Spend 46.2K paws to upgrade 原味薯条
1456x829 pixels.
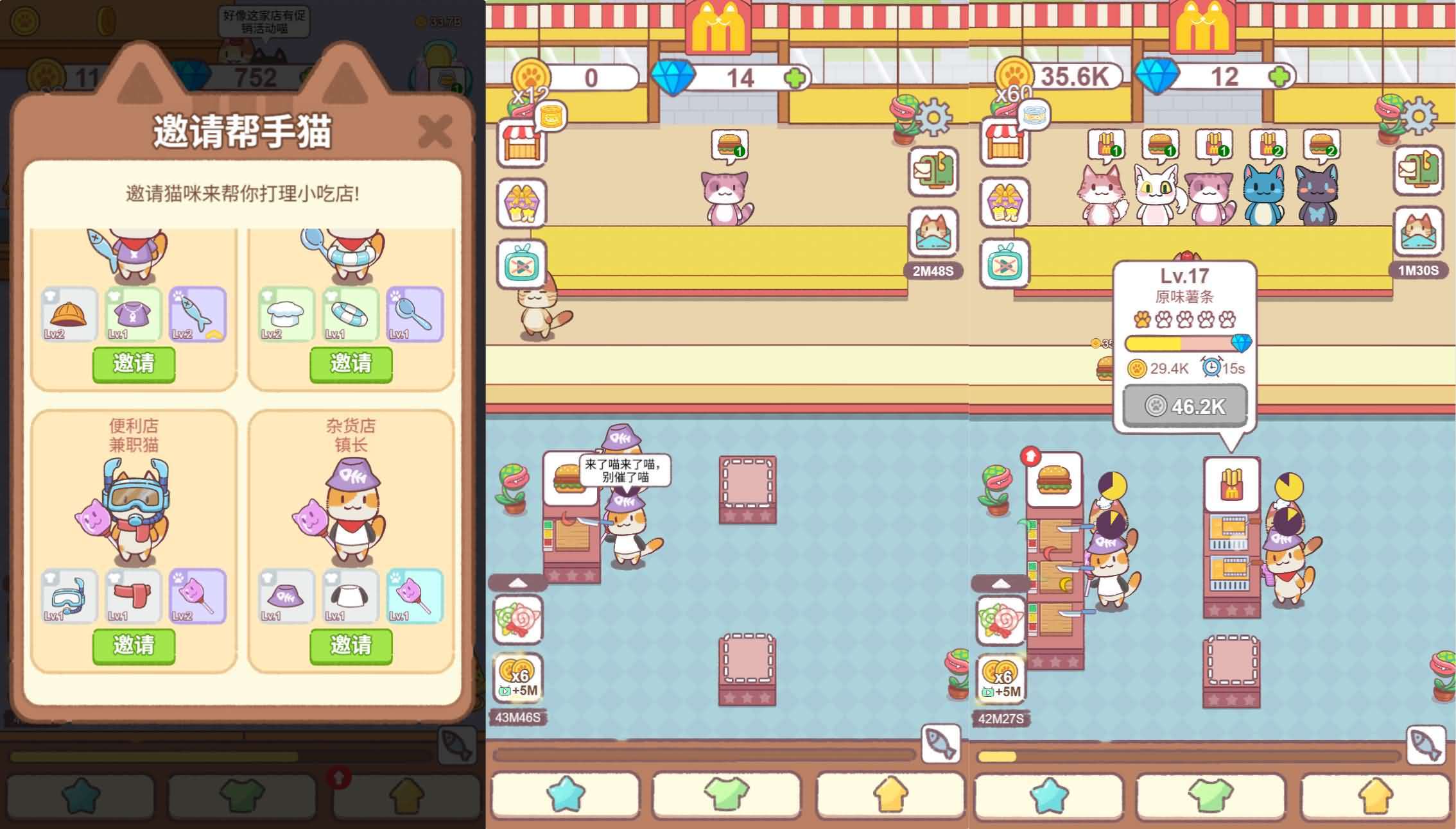(1185, 405)
